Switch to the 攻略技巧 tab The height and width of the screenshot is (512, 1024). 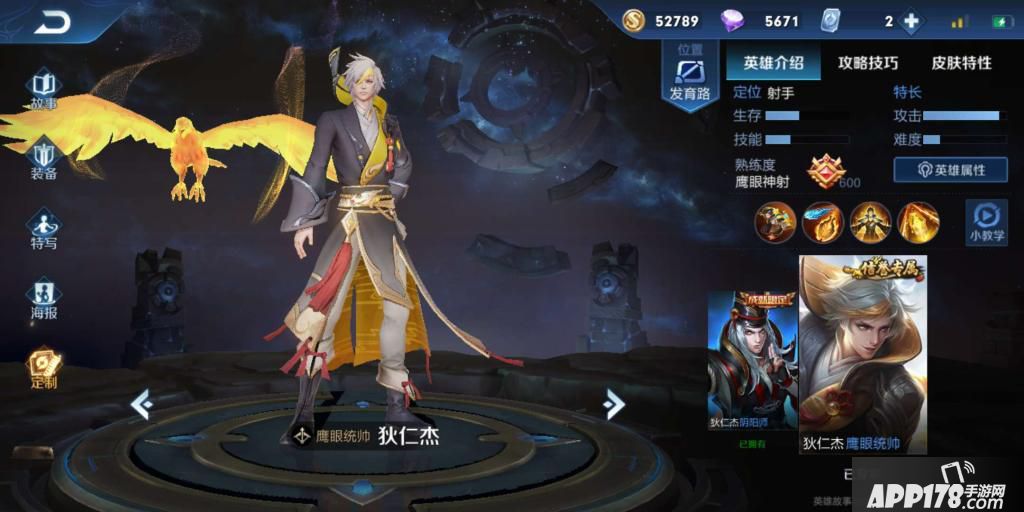point(867,62)
